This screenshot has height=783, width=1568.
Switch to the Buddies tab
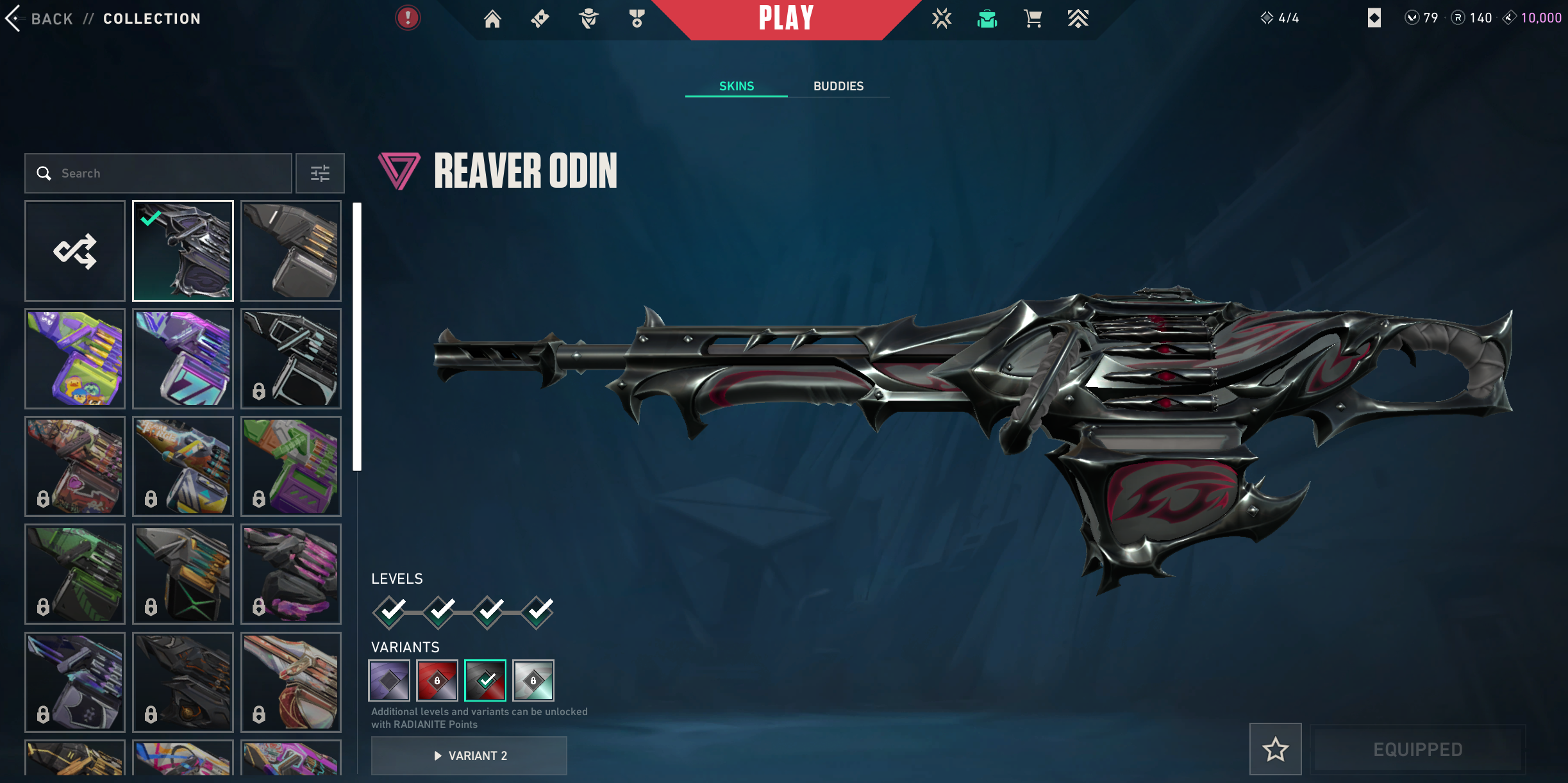(x=838, y=86)
